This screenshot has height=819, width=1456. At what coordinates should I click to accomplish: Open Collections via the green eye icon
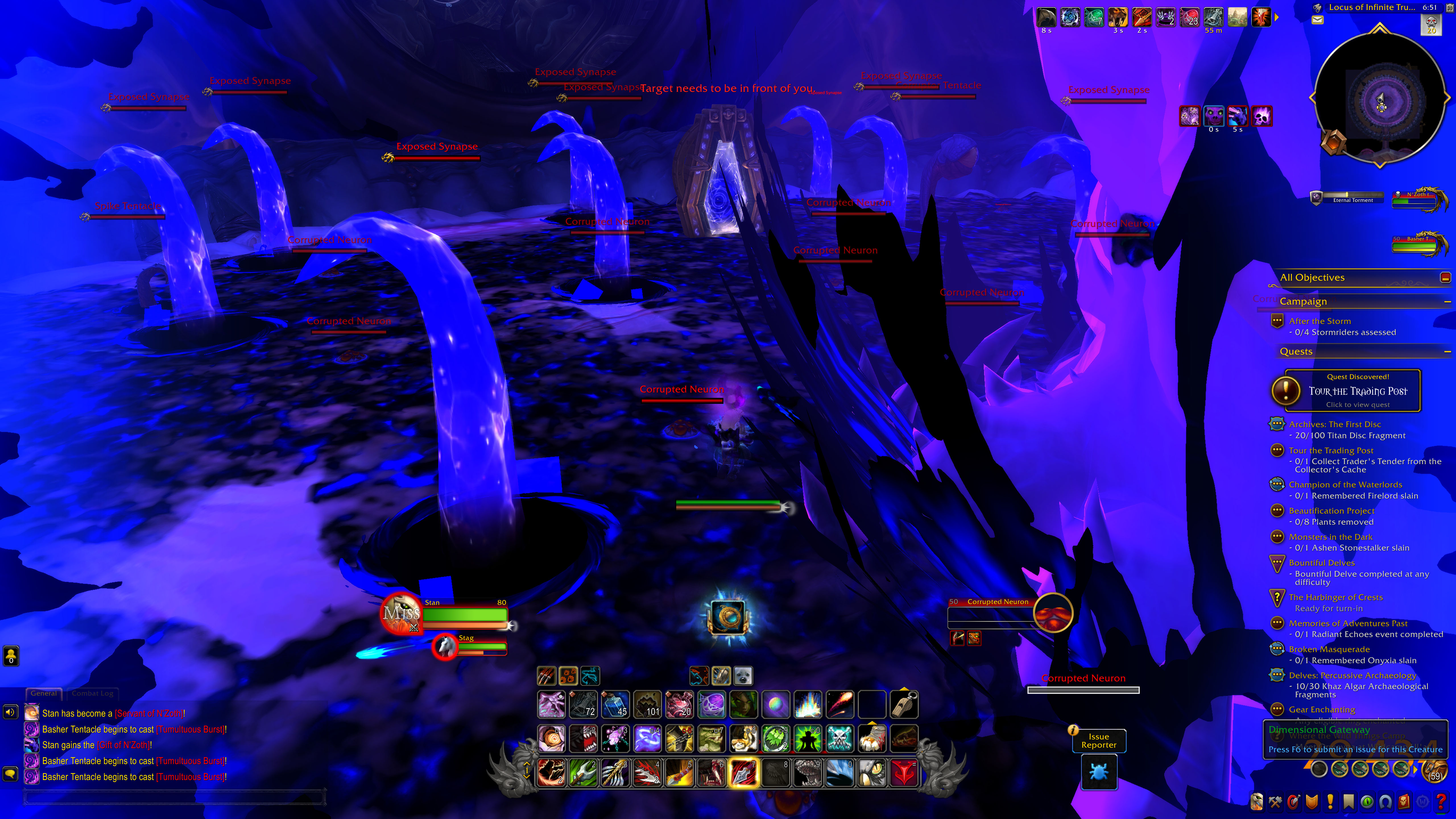point(1367,802)
